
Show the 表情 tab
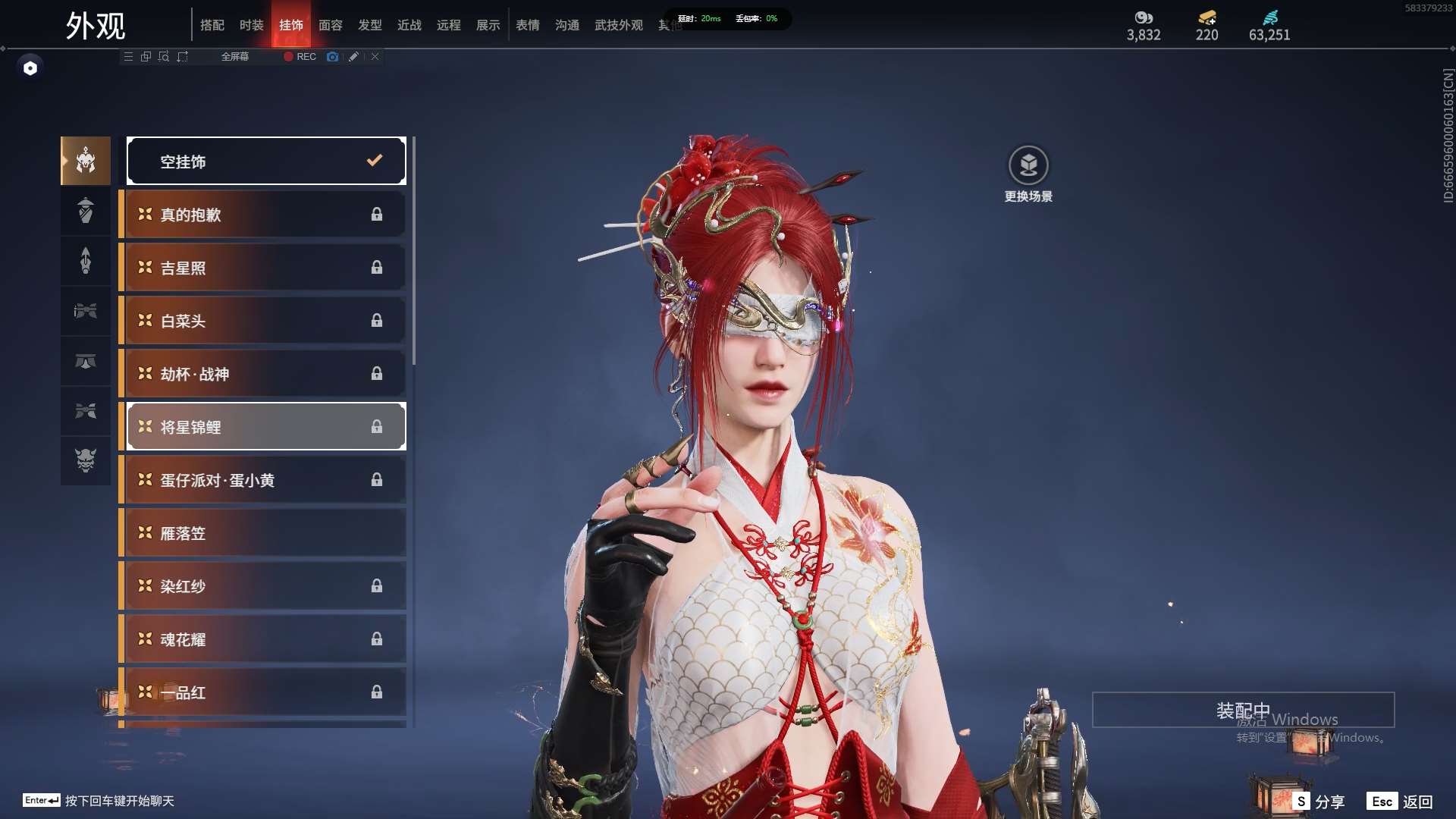click(528, 25)
